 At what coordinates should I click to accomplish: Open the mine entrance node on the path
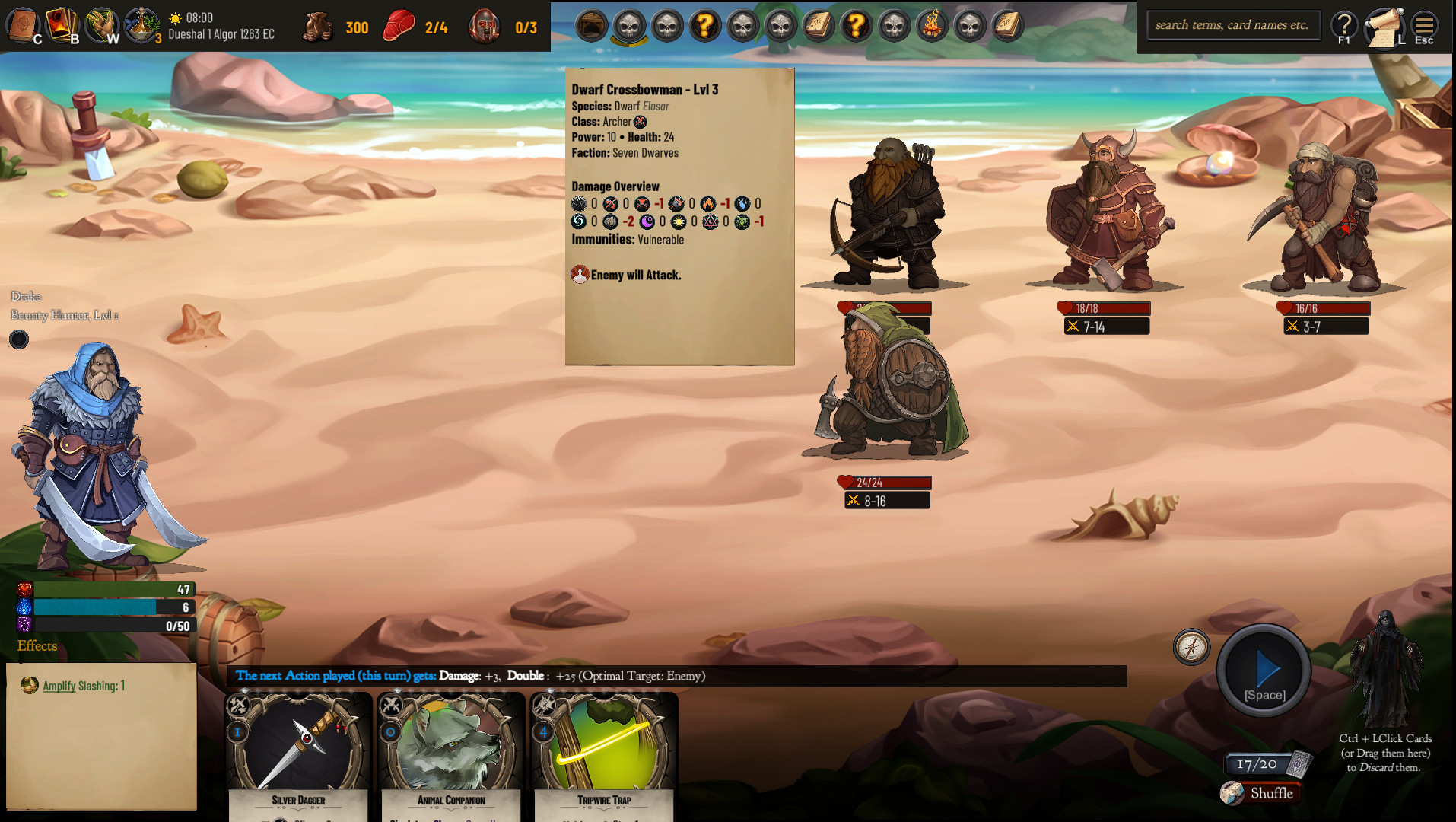tap(592, 25)
